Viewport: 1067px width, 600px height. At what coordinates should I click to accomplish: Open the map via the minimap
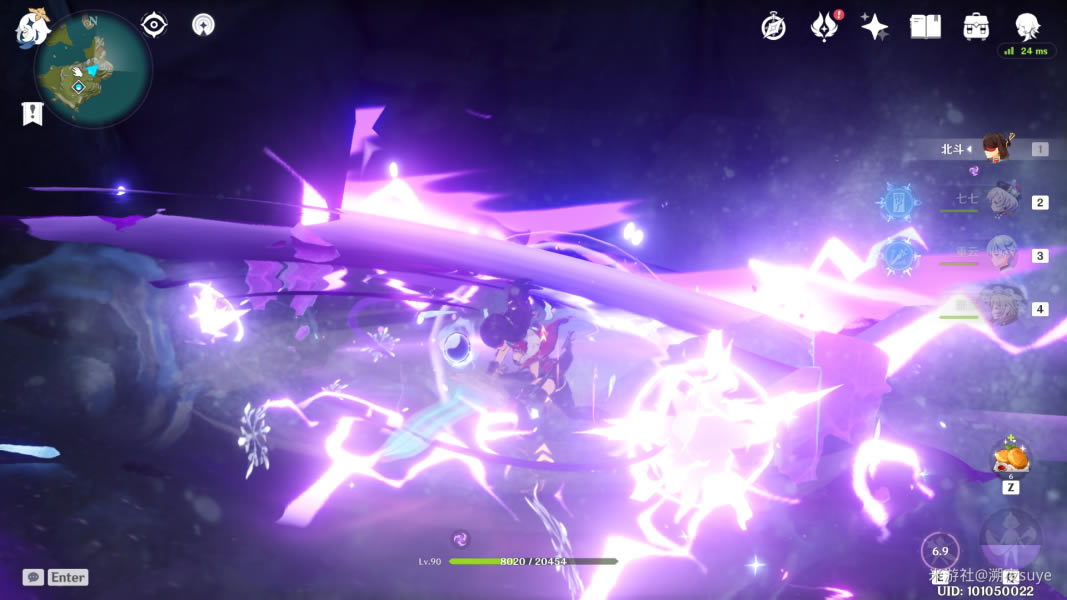click(92, 70)
